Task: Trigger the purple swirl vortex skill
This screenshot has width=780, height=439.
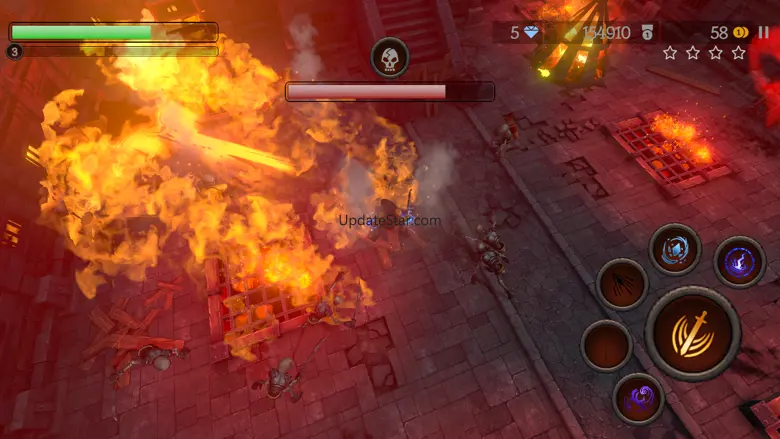Action: pos(638,398)
